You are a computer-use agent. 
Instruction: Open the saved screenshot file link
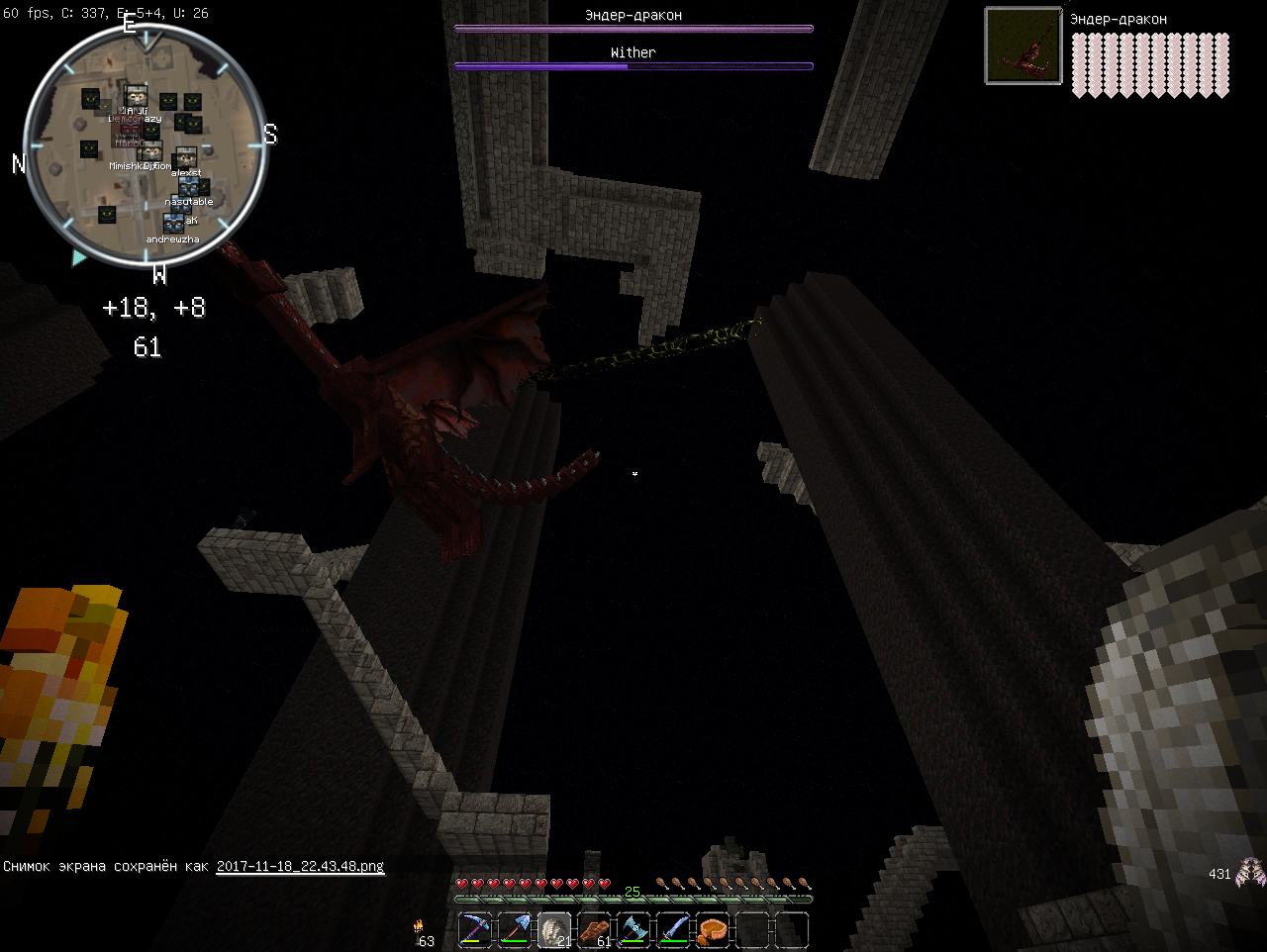(300, 866)
